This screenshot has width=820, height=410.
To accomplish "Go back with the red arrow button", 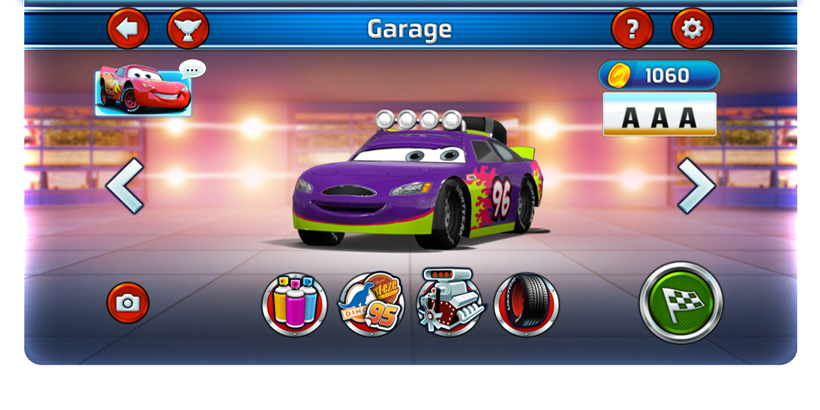I will [128, 28].
